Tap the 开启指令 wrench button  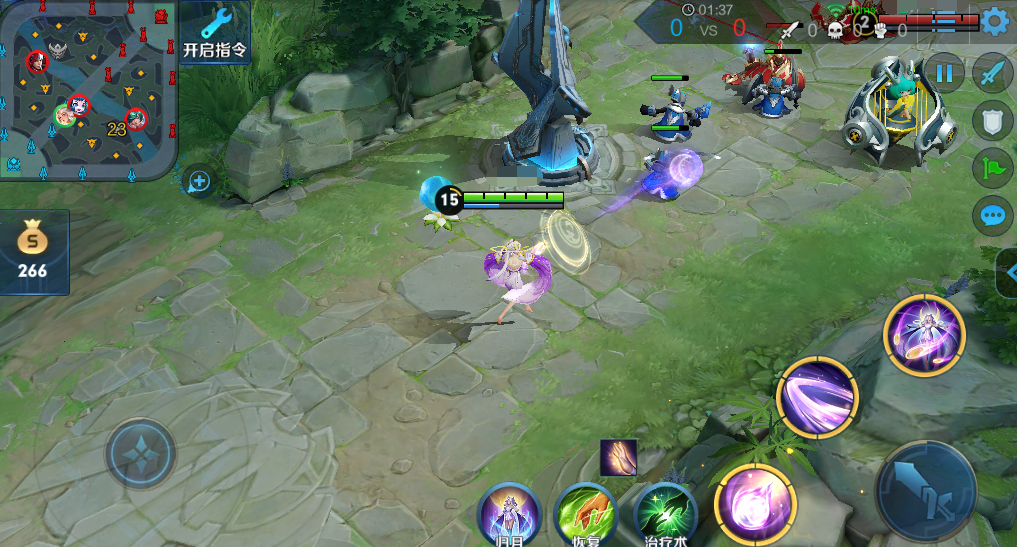tap(216, 33)
